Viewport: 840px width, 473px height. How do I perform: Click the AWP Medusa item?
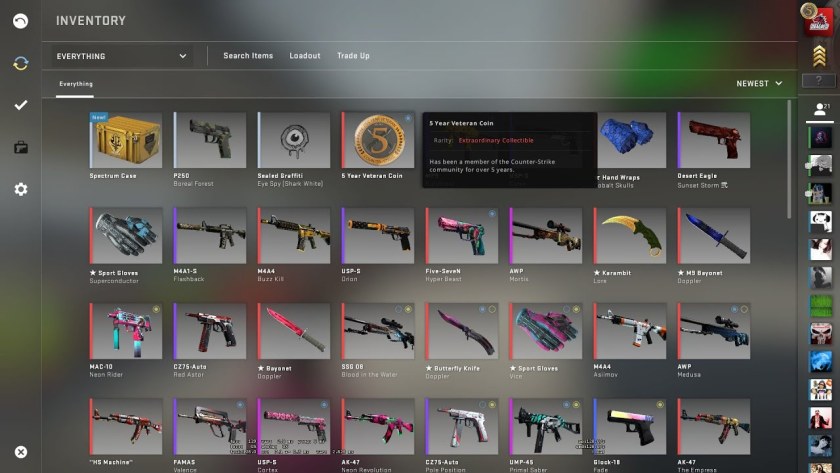(714, 331)
